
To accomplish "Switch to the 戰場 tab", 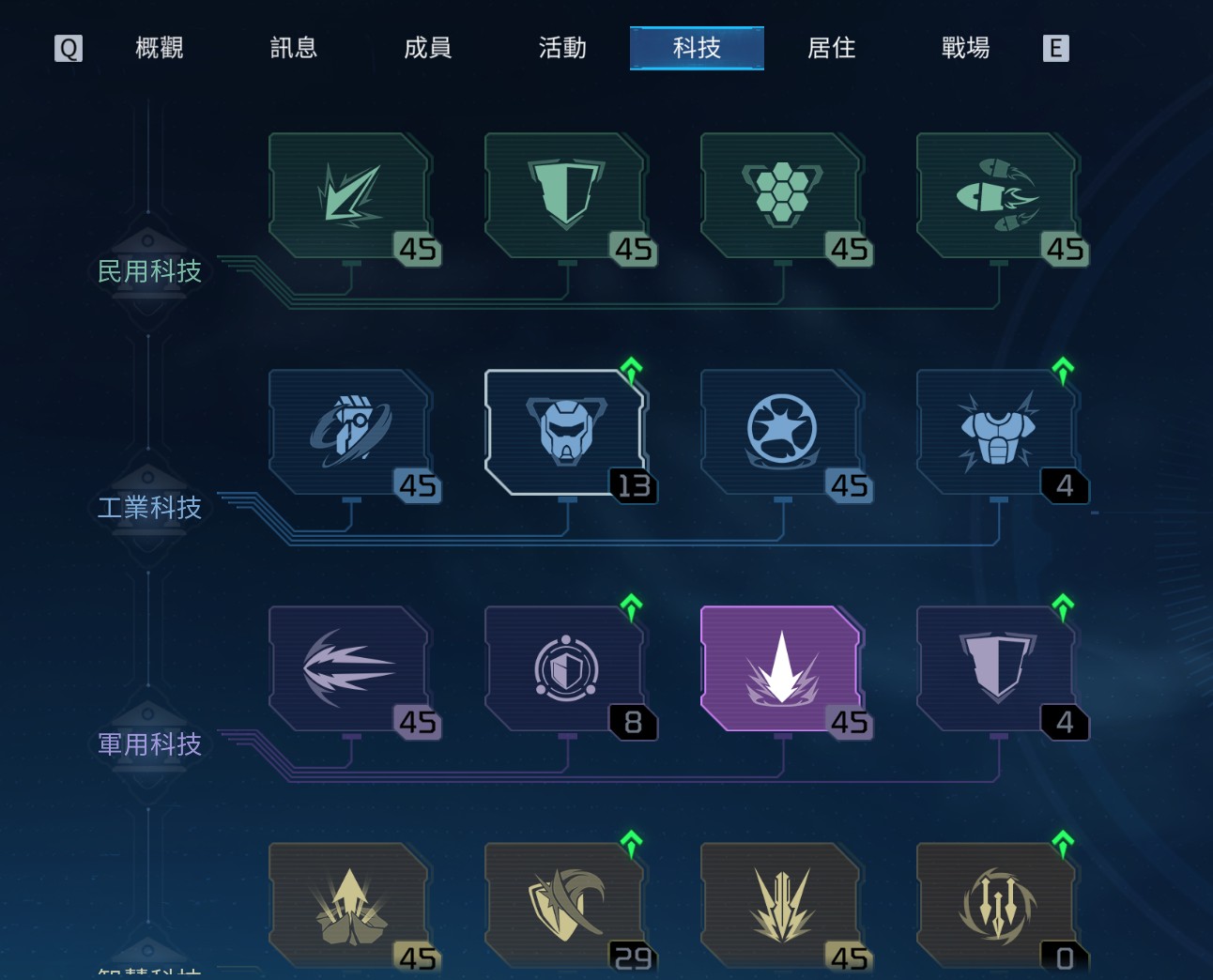I will click(965, 48).
